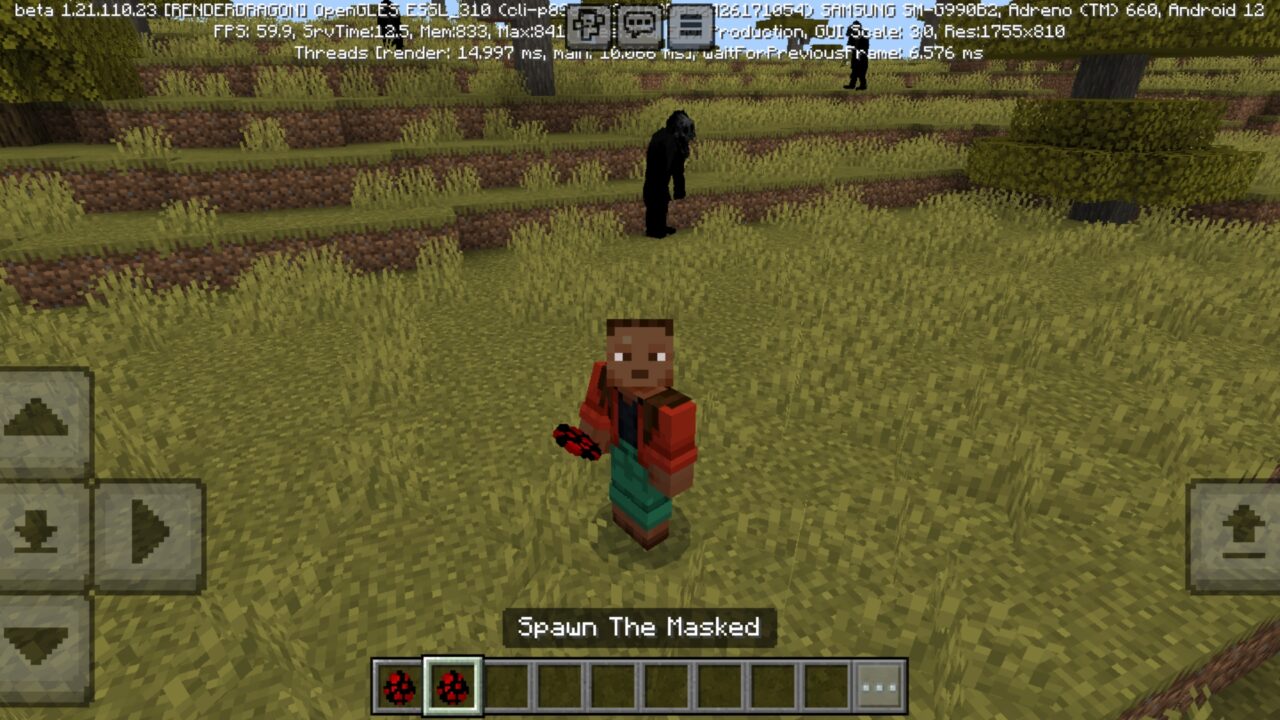Select the Masked spawn egg in second hotbar slot
Image resolution: width=1280 pixels, height=720 pixels.
click(x=453, y=686)
